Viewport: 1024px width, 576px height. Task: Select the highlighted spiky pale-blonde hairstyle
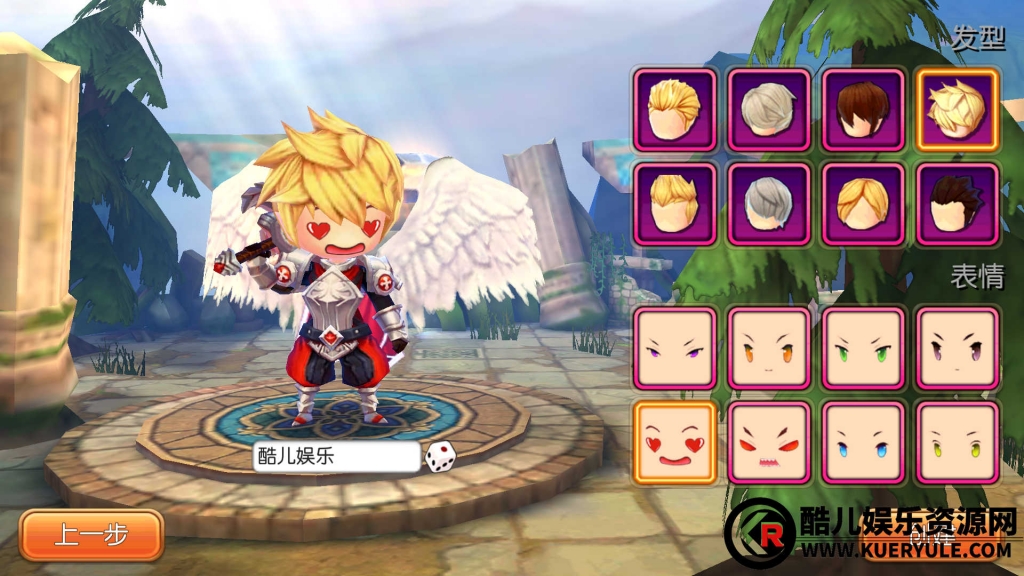(x=958, y=109)
